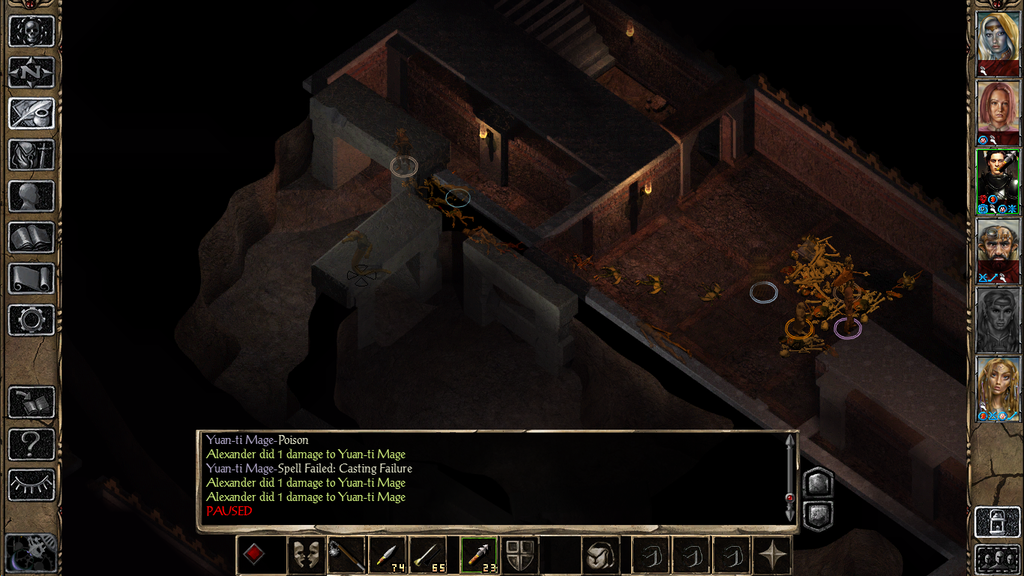Select the blonde woman portrait
The height and width of the screenshot is (576, 1024).
998,383
